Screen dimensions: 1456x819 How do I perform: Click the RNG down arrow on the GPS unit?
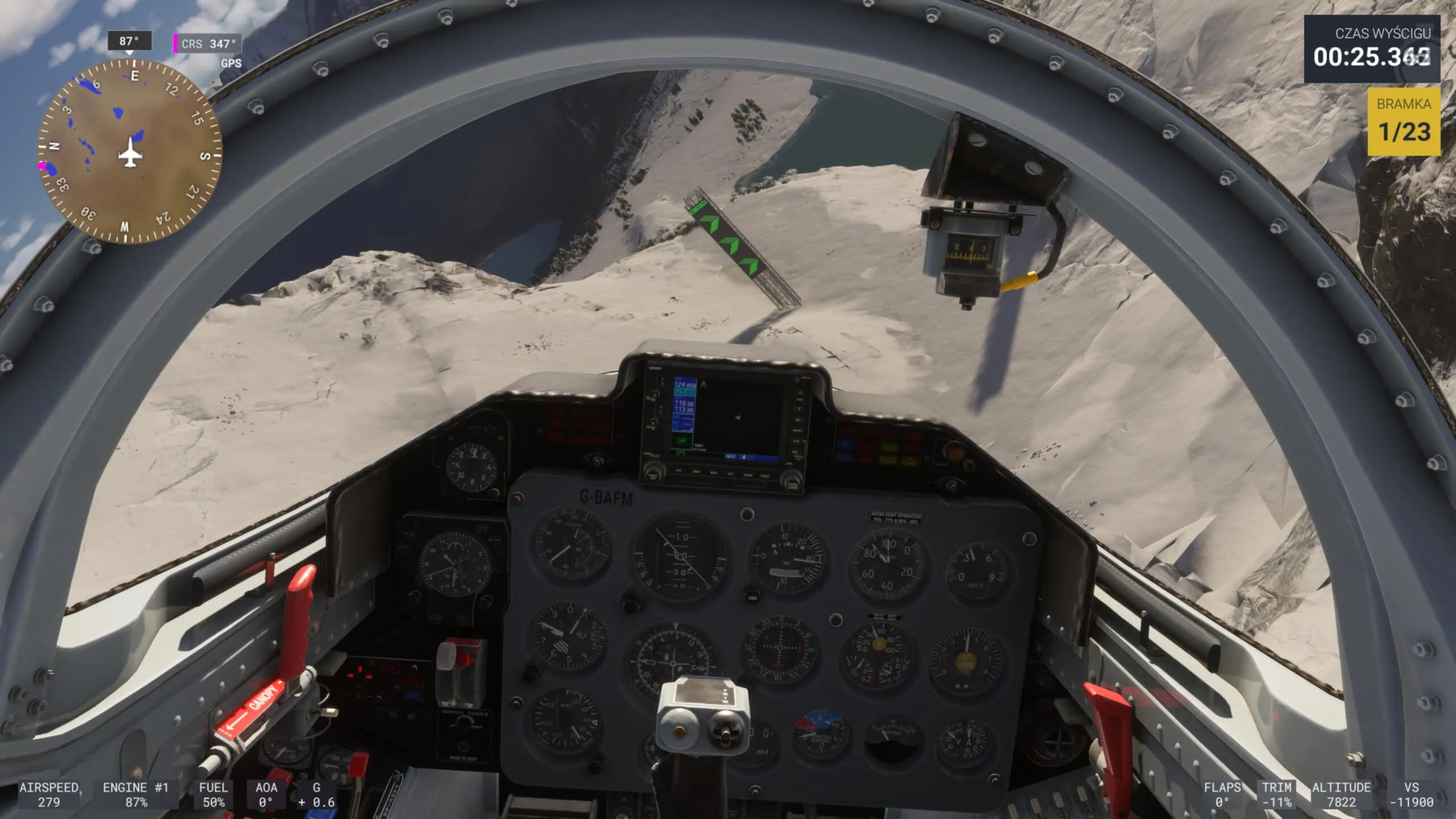[799, 408]
